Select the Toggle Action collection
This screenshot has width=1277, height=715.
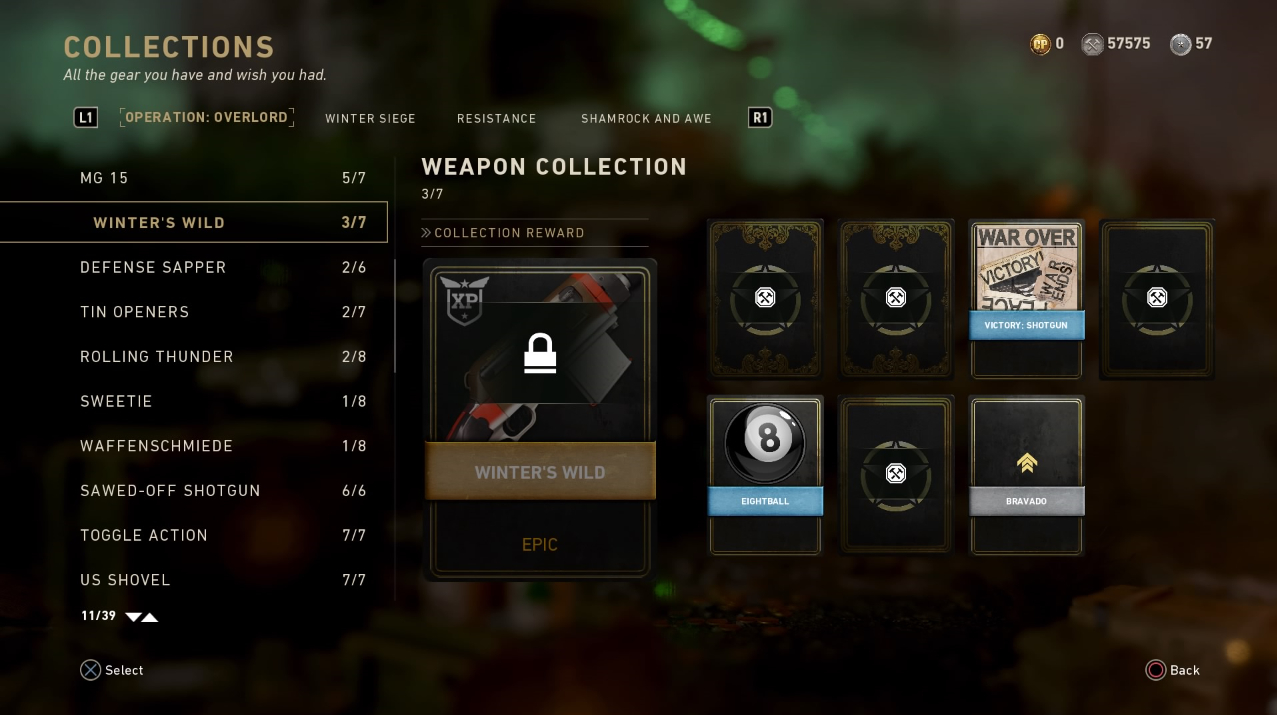pyautogui.click(x=193, y=535)
